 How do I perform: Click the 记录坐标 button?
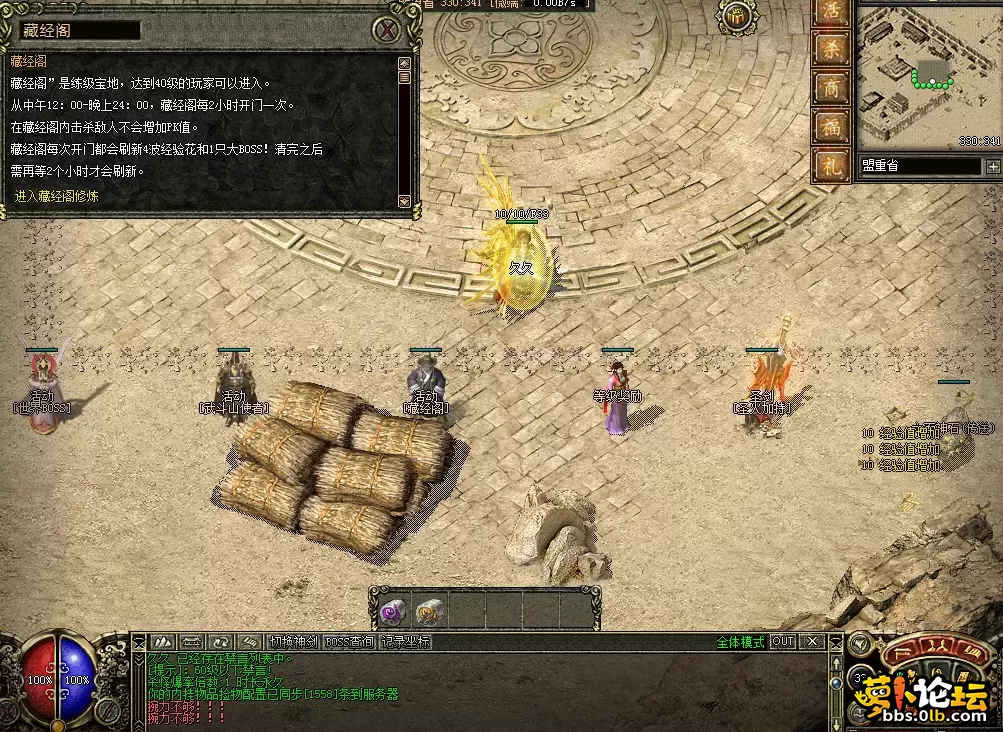click(x=405, y=642)
